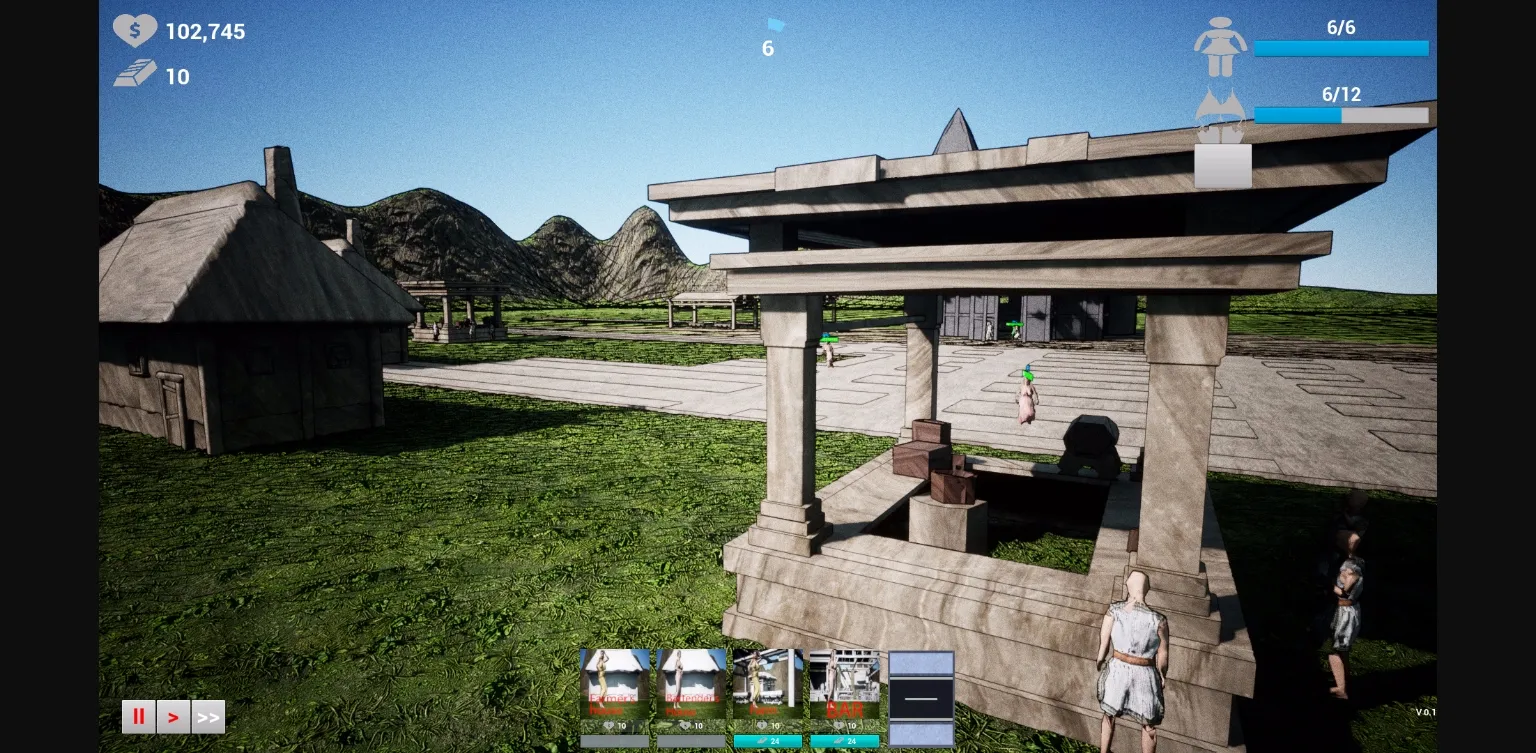Select the bikini worker icon
1536x753 pixels.
[x=1221, y=110]
